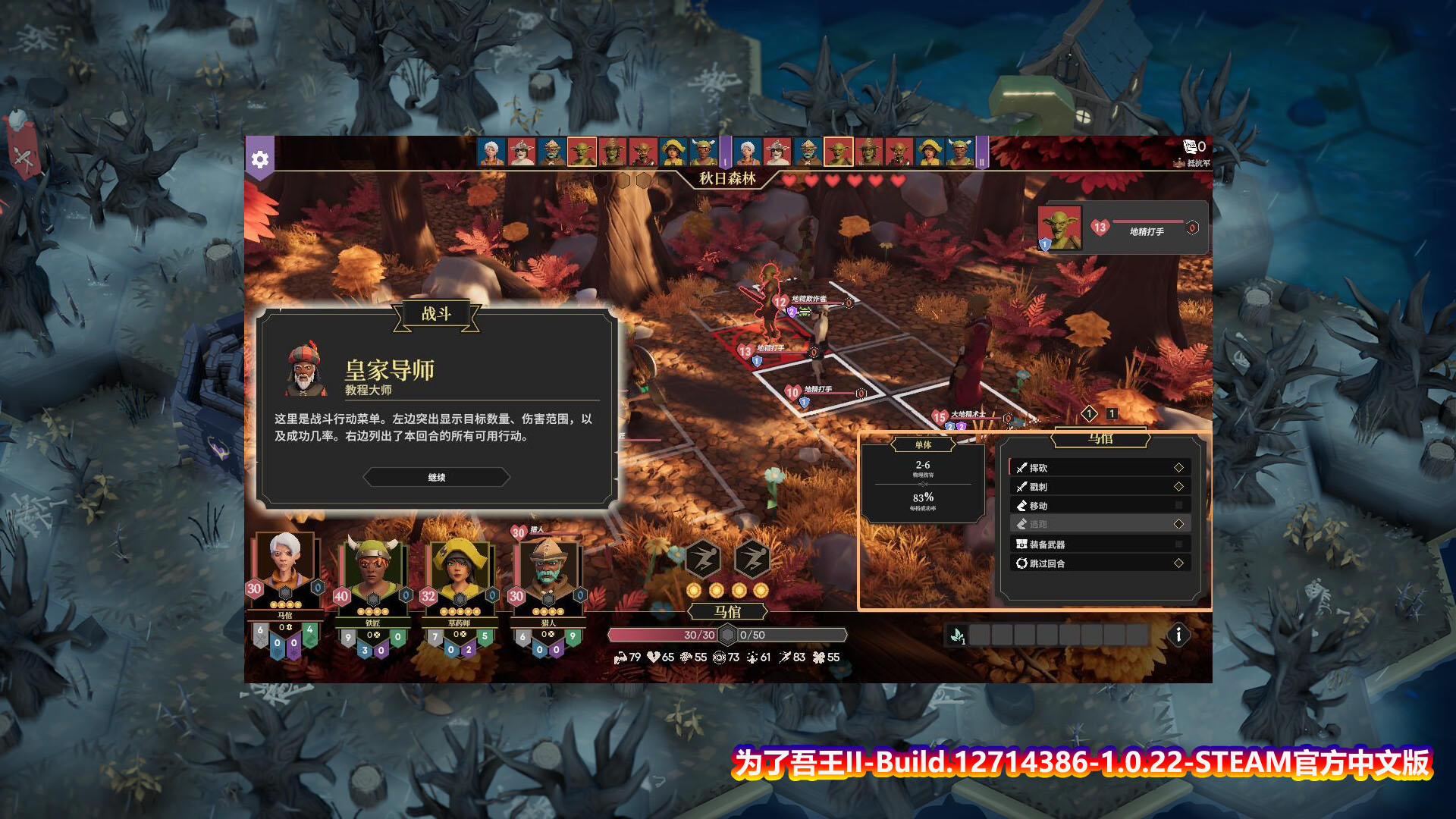Expand the 单体 damage preview panel
This screenshot has height=819, width=1456.
922,445
